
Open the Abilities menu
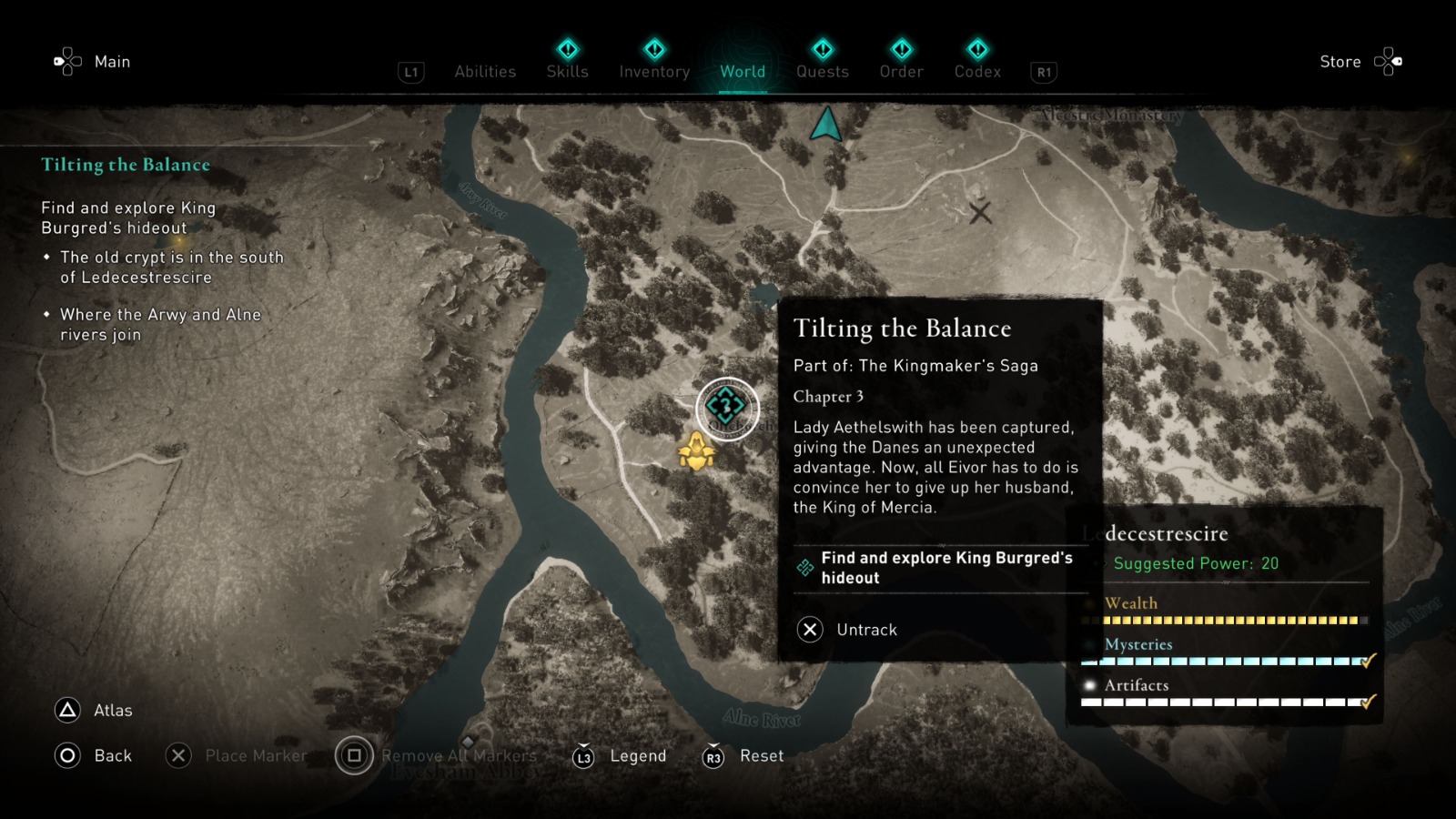pyautogui.click(x=485, y=71)
